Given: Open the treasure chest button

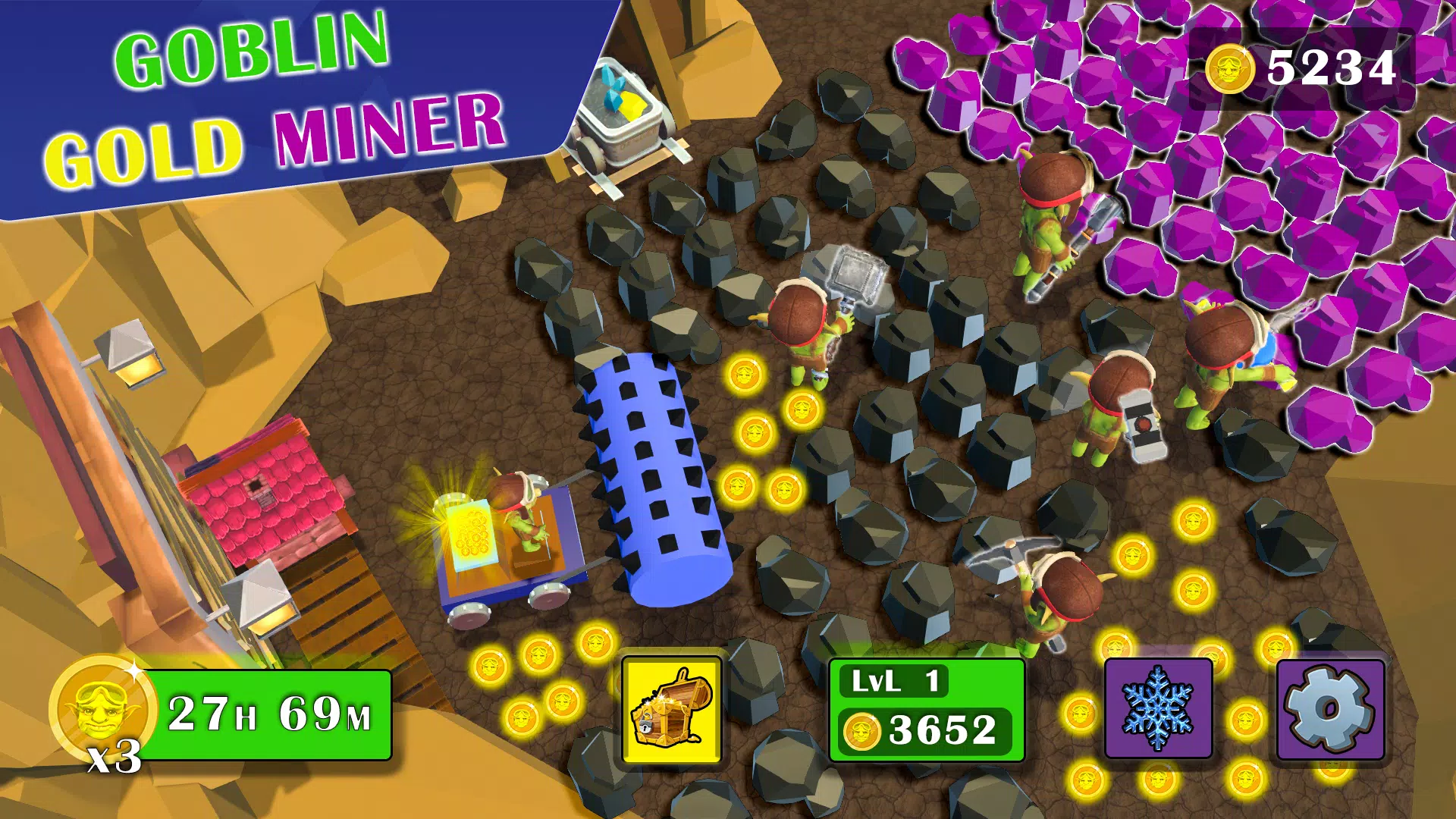Looking at the screenshot, I should [671, 710].
